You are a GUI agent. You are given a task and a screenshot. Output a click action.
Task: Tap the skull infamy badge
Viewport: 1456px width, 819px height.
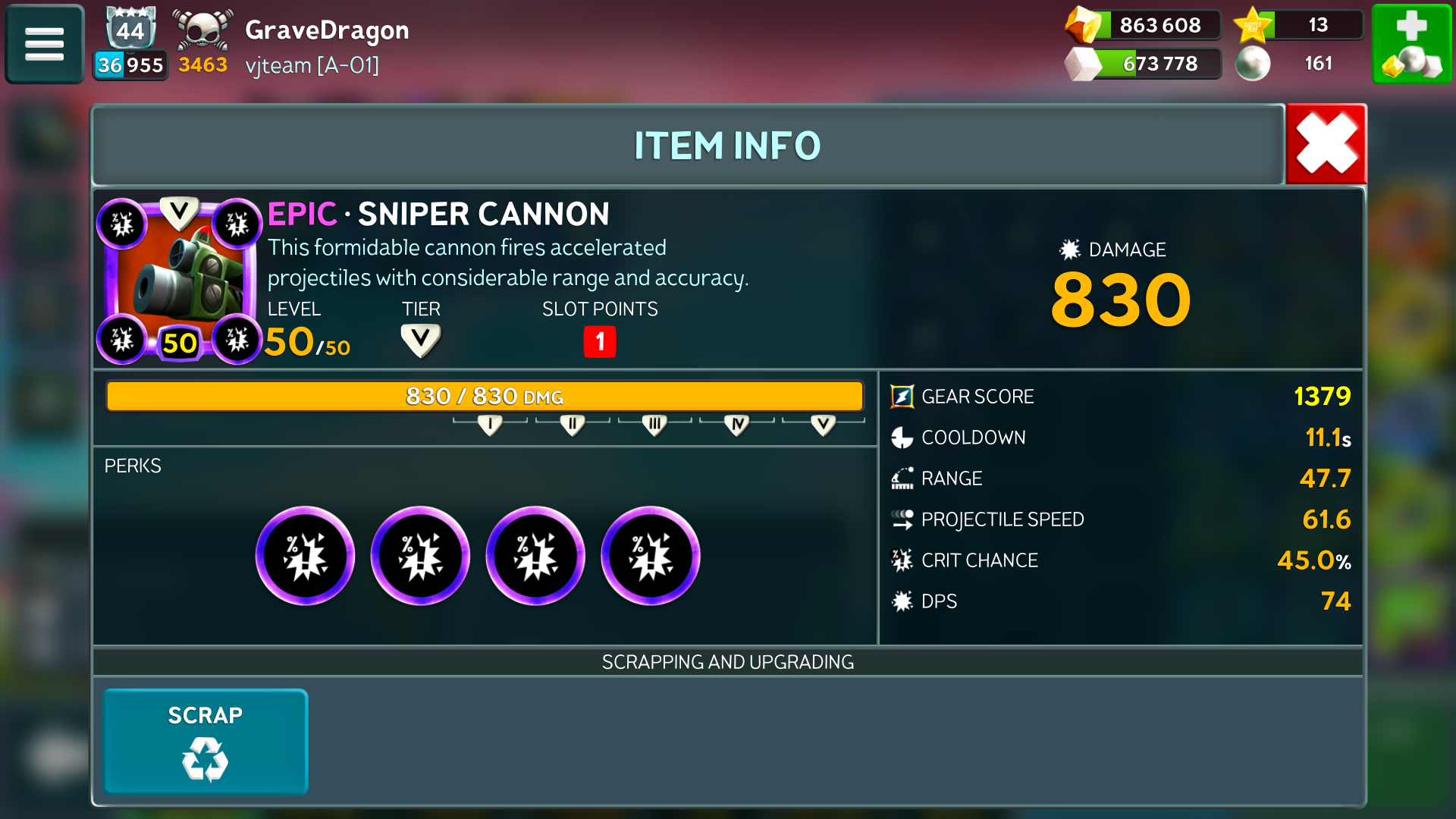202,30
